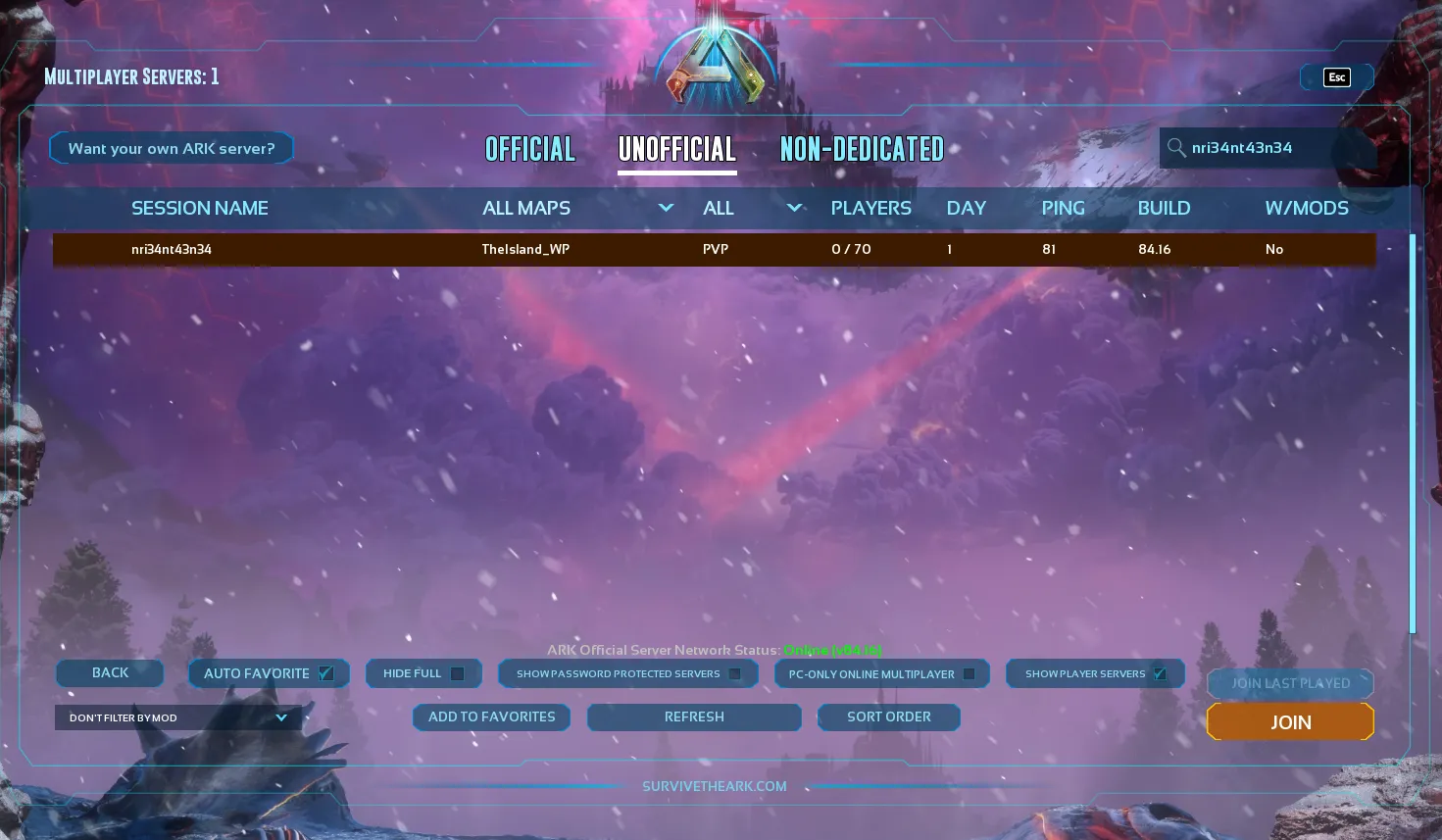Expand the ALL game mode filter dropdown
This screenshot has width=1442, height=840.
pos(794,208)
